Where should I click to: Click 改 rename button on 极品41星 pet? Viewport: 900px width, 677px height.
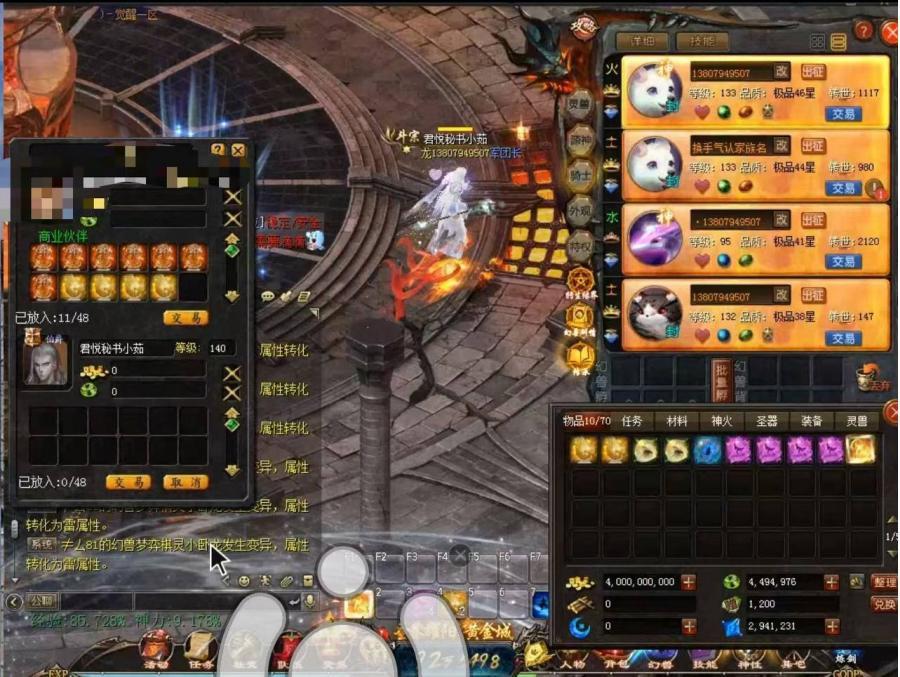[x=782, y=220]
